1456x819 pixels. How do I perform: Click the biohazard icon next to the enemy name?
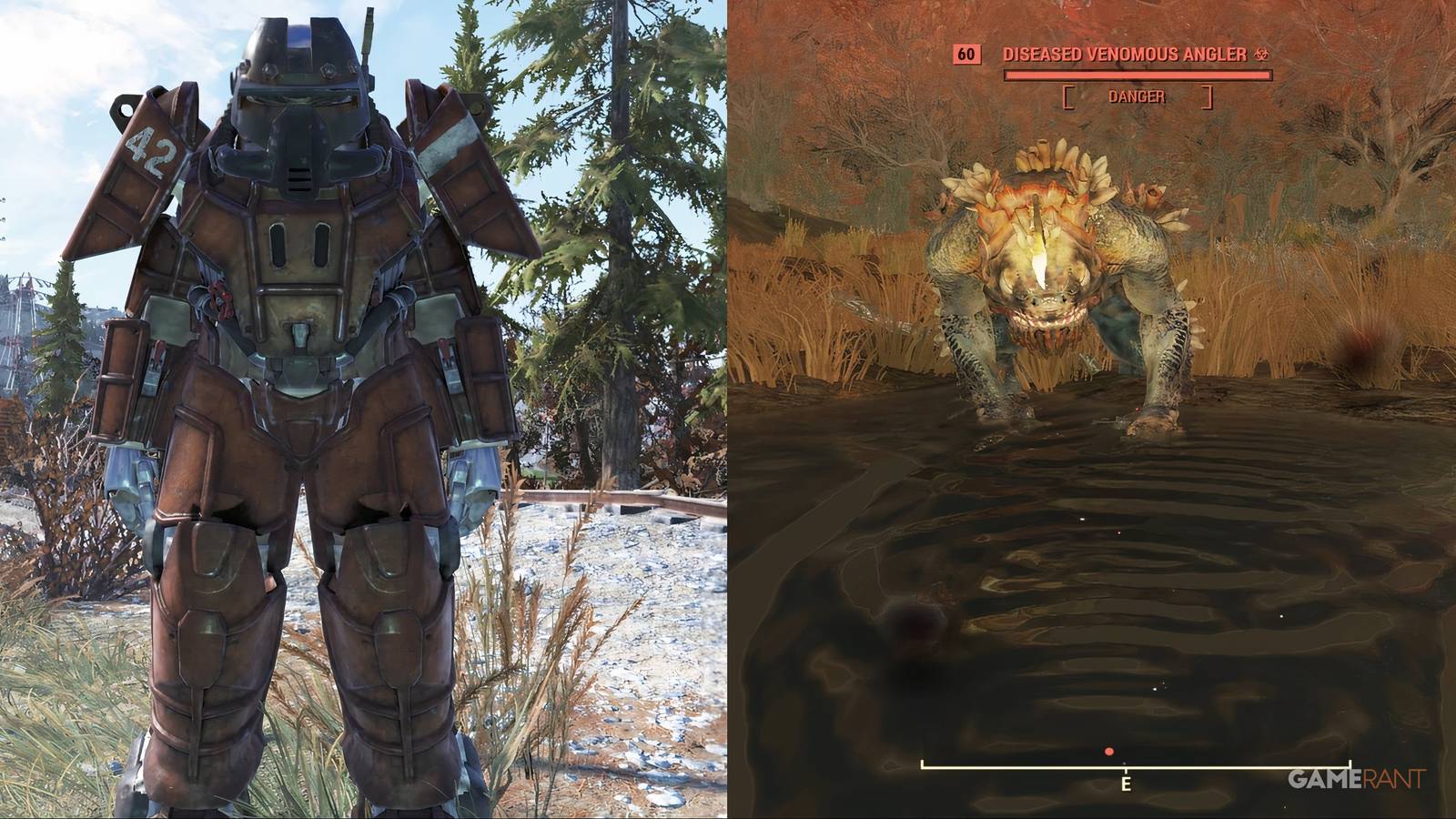coord(1263,55)
